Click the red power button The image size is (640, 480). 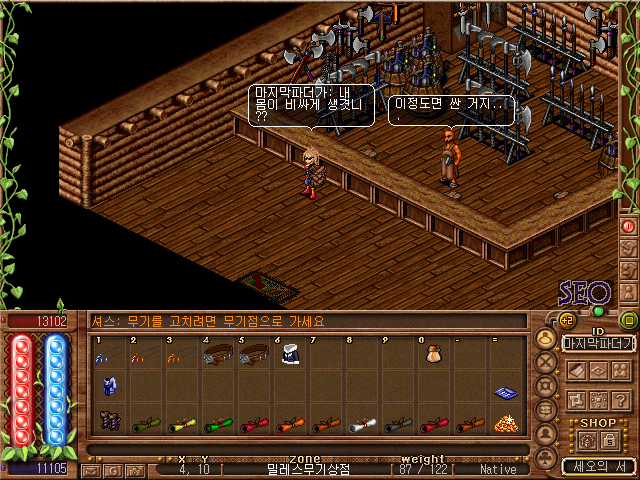tap(629, 225)
